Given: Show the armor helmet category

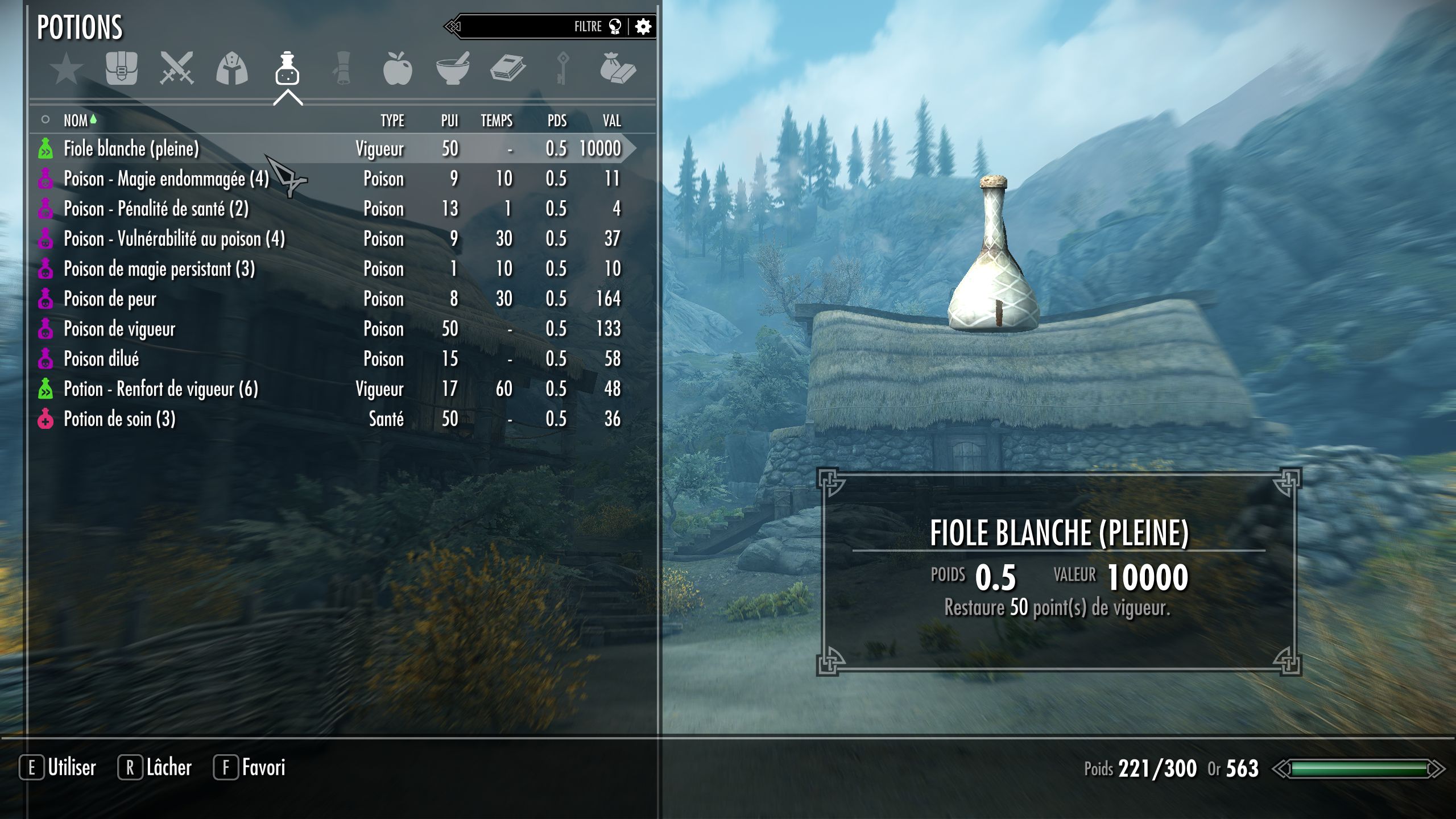Looking at the screenshot, I should coord(231,69).
